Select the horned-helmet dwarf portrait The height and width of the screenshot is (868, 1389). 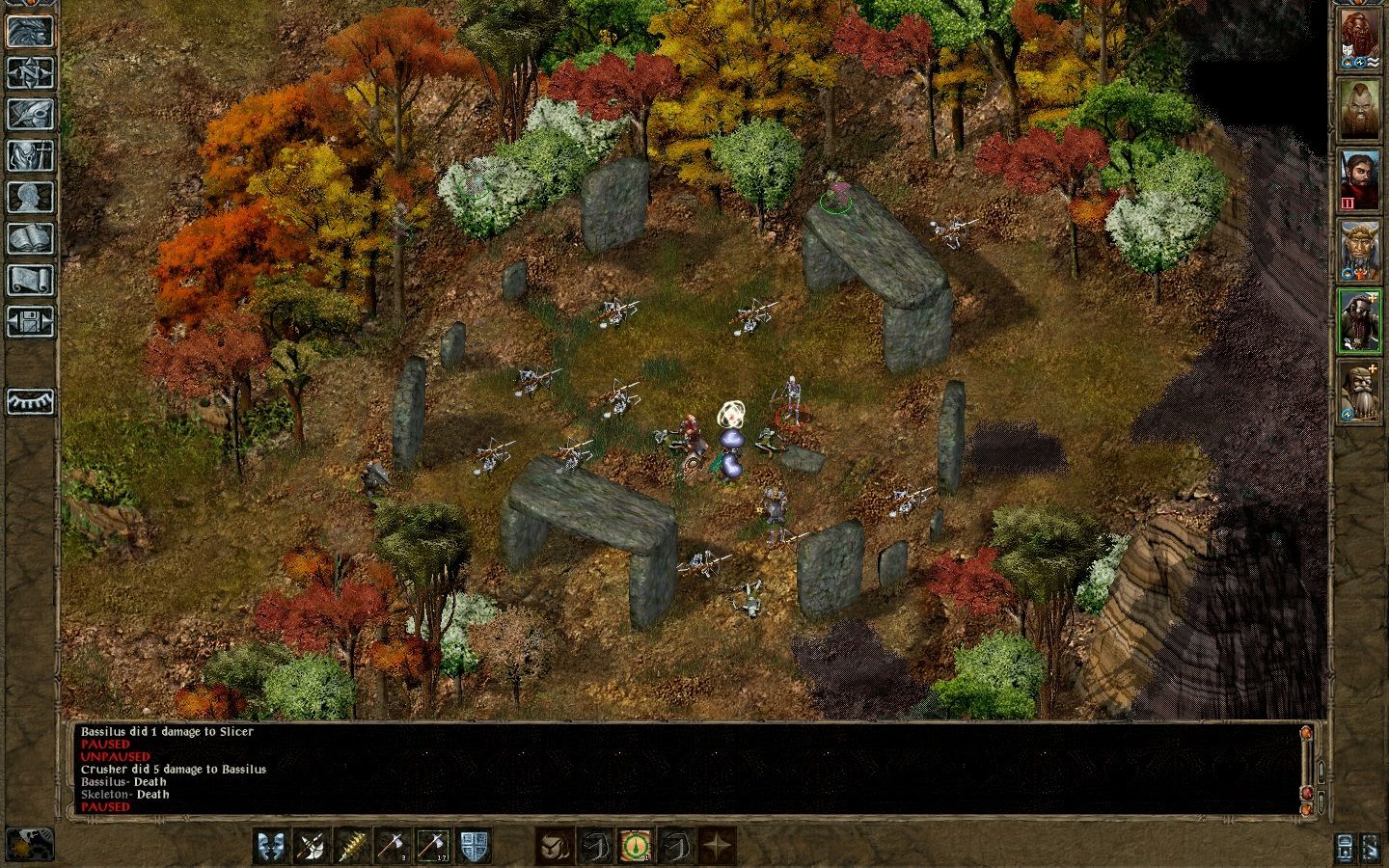point(1358,250)
